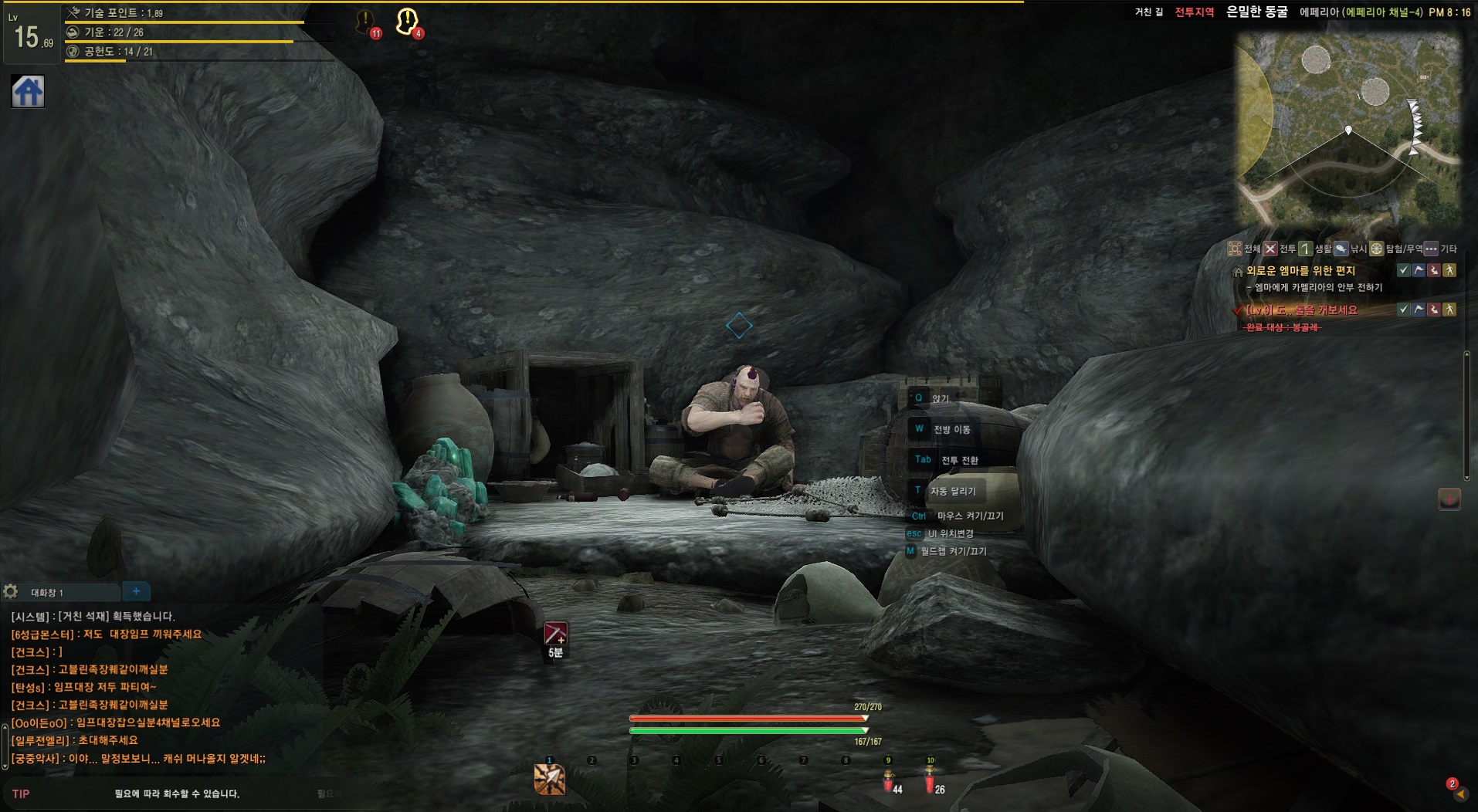The height and width of the screenshot is (812, 1478).
Task: Open the dim alert icon with badge 11
Action: click(365, 22)
